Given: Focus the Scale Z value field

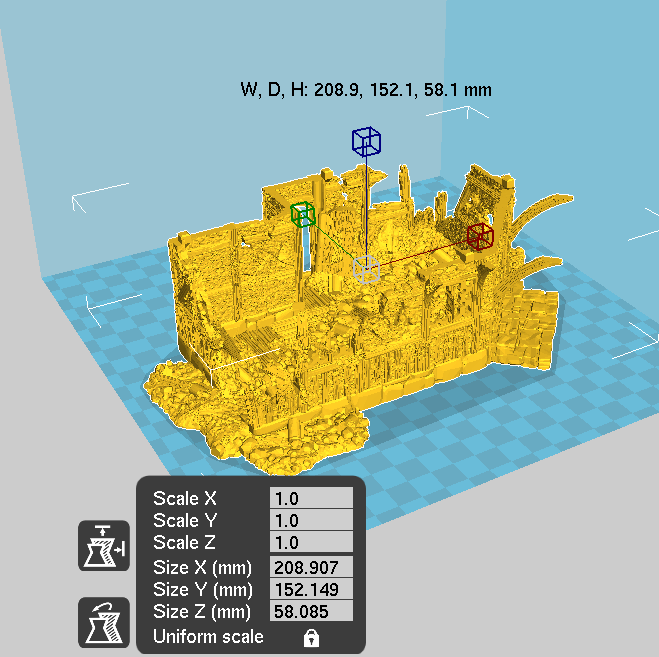Looking at the screenshot, I should [311, 542].
